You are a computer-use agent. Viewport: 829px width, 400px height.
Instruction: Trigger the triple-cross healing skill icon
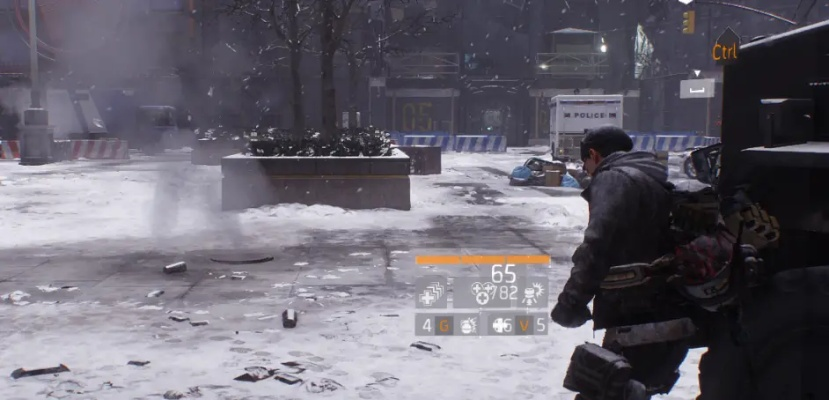(x=483, y=293)
